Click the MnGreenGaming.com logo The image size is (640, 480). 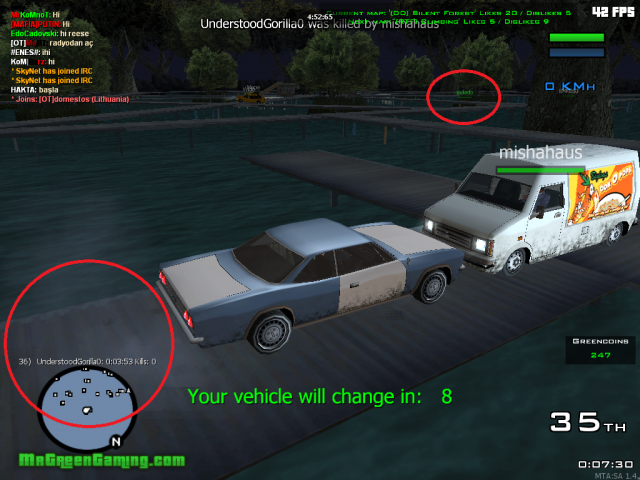coord(102,461)
